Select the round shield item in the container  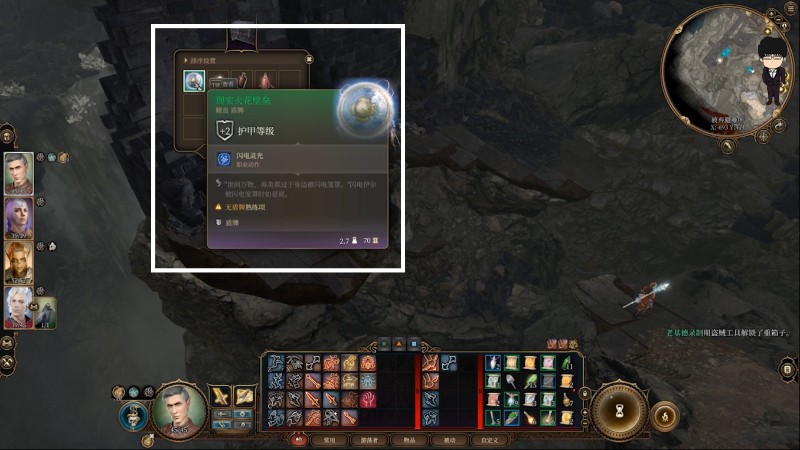tap(194, 82)
